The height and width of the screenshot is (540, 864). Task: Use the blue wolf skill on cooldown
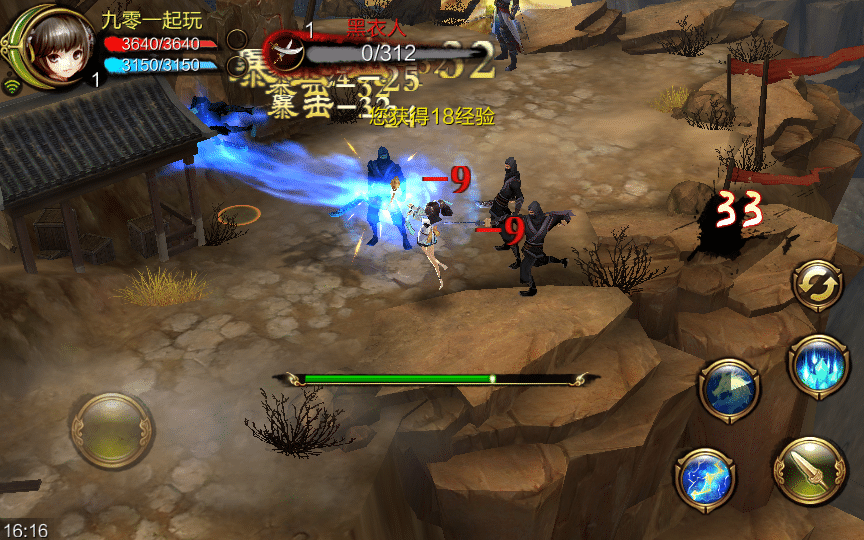(x=729, y=391)
